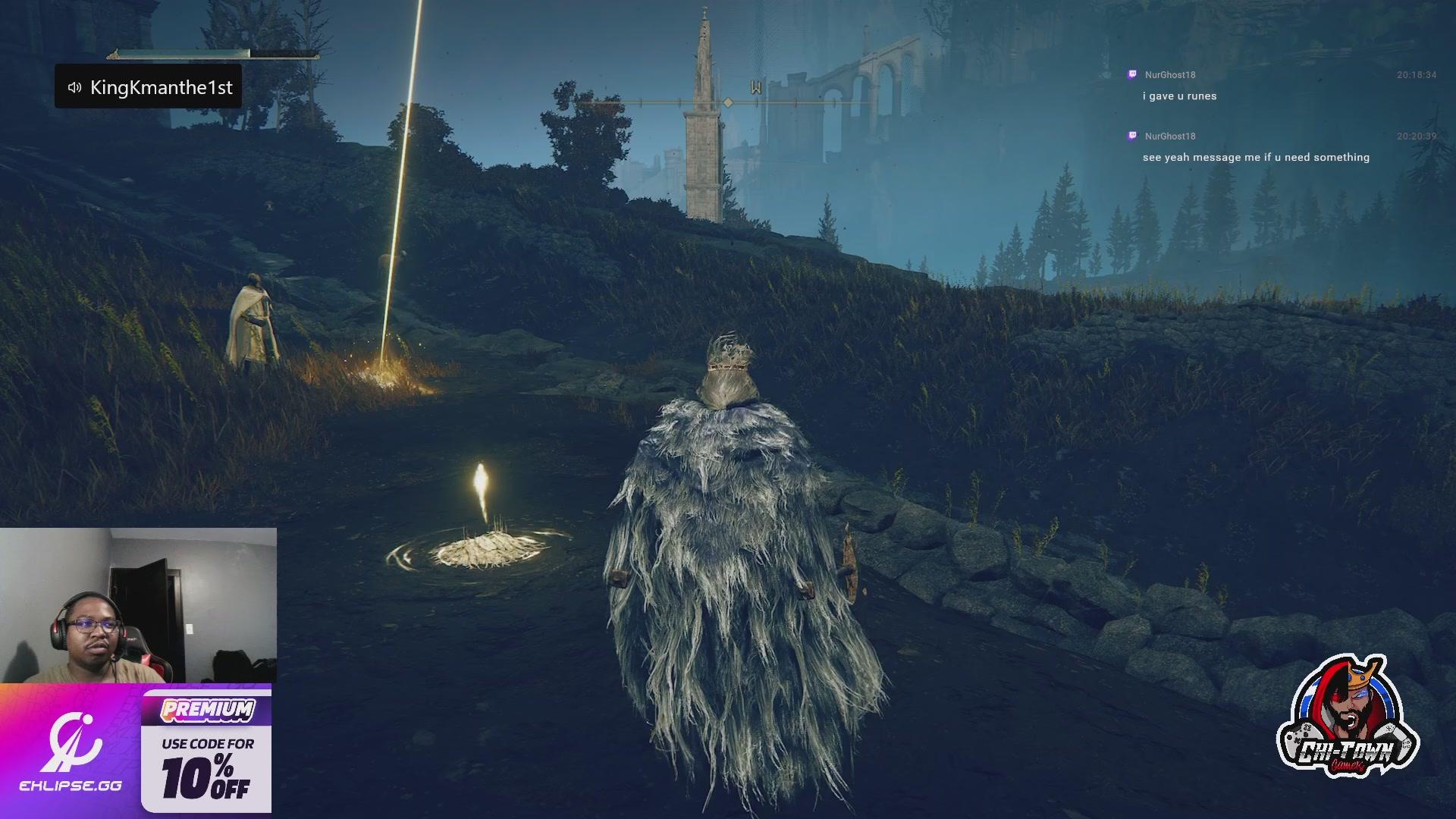Select the KingKmanthe1st voice chat indicator
The image size is (1456, 819).
pos(149,87)
